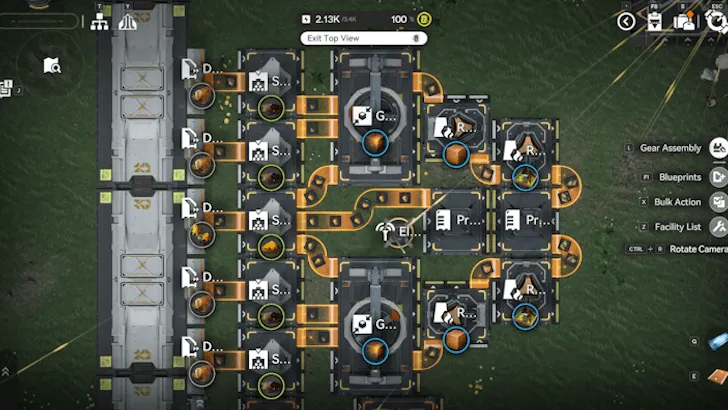This screenshot has width=728, height=410.
Task: Show the Facility List
Action: point(718,227)
